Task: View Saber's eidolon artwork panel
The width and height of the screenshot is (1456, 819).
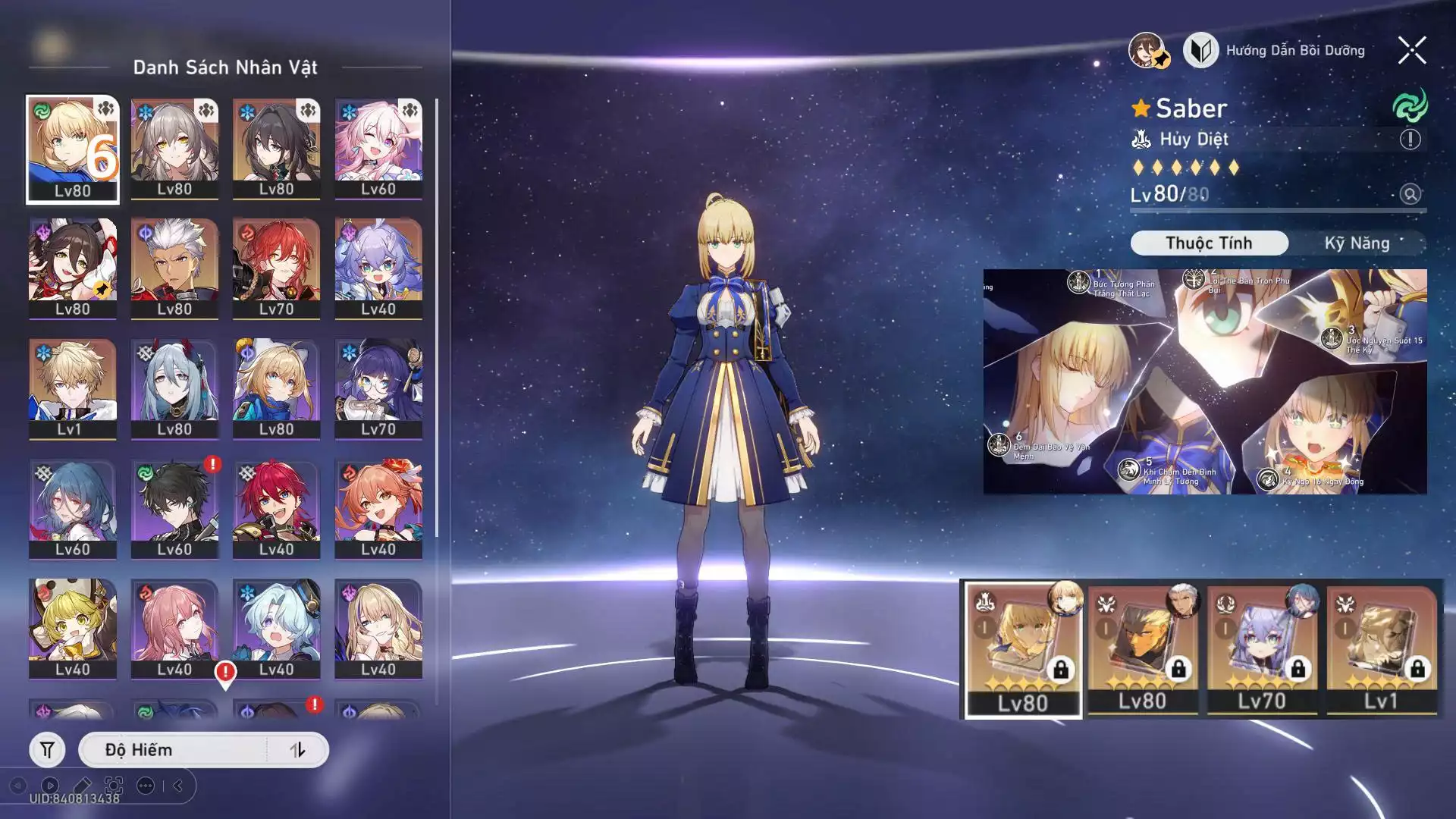Action: pos(1204,381)
